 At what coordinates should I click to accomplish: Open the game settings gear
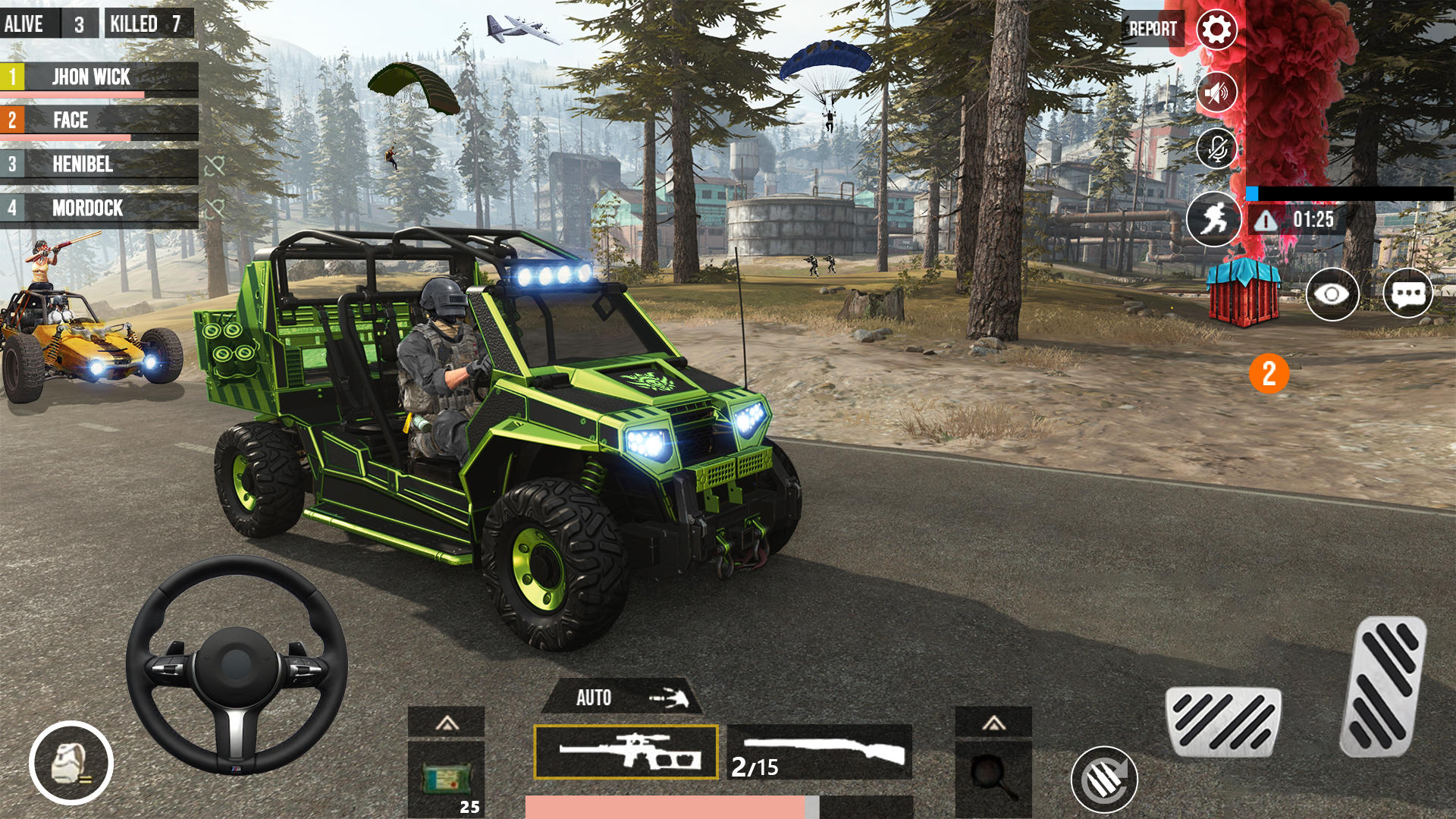pyautogui.click(x=1215, y=30)
